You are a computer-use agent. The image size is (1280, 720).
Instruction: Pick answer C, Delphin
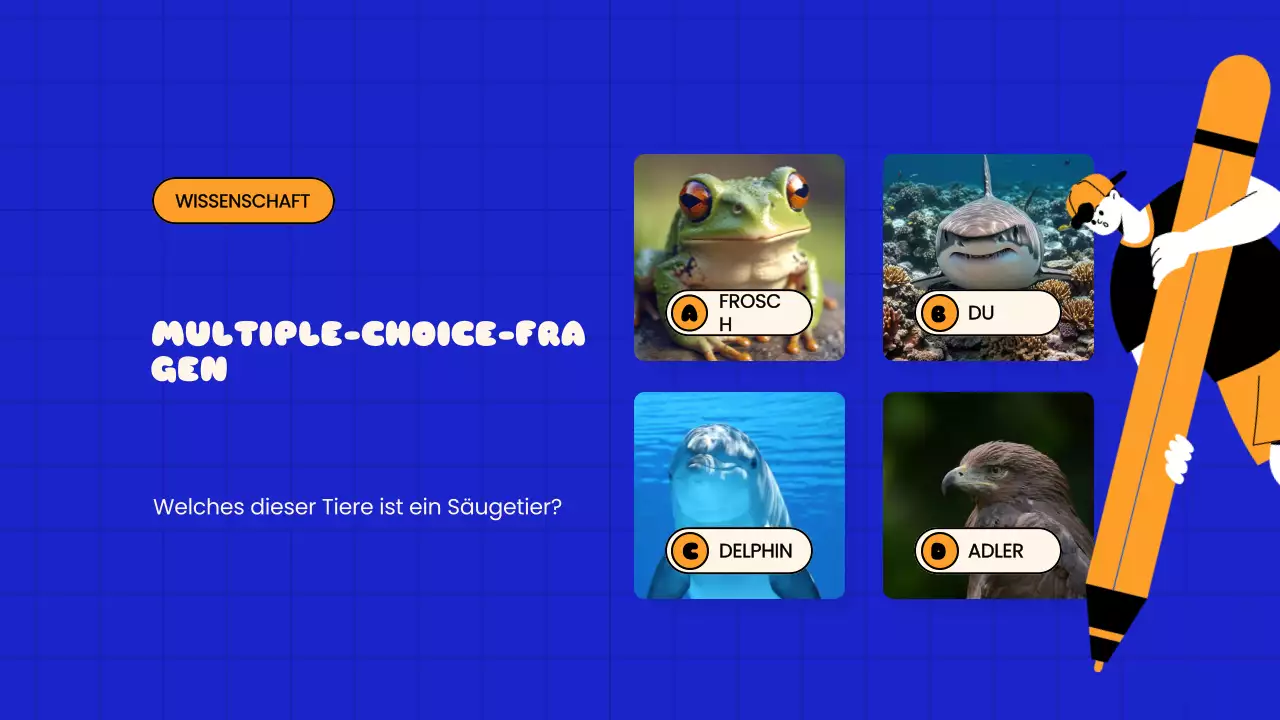(739, 551)
